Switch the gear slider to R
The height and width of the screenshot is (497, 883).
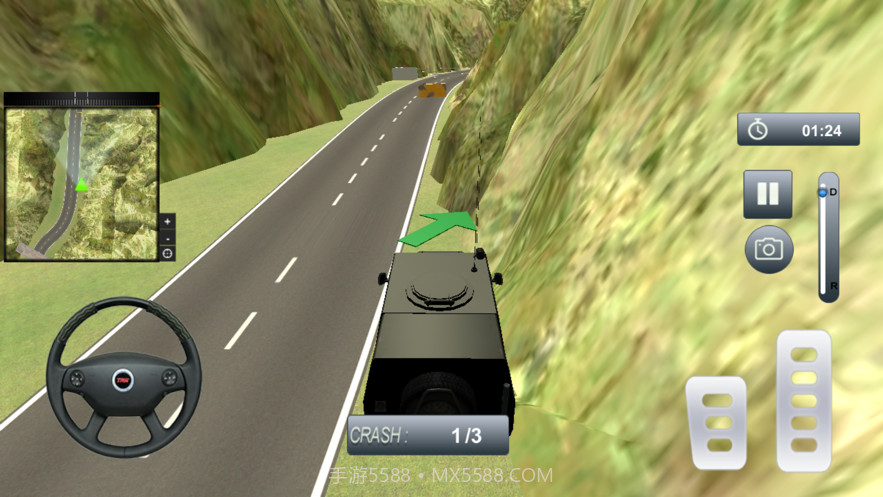(x=828, y=288)
